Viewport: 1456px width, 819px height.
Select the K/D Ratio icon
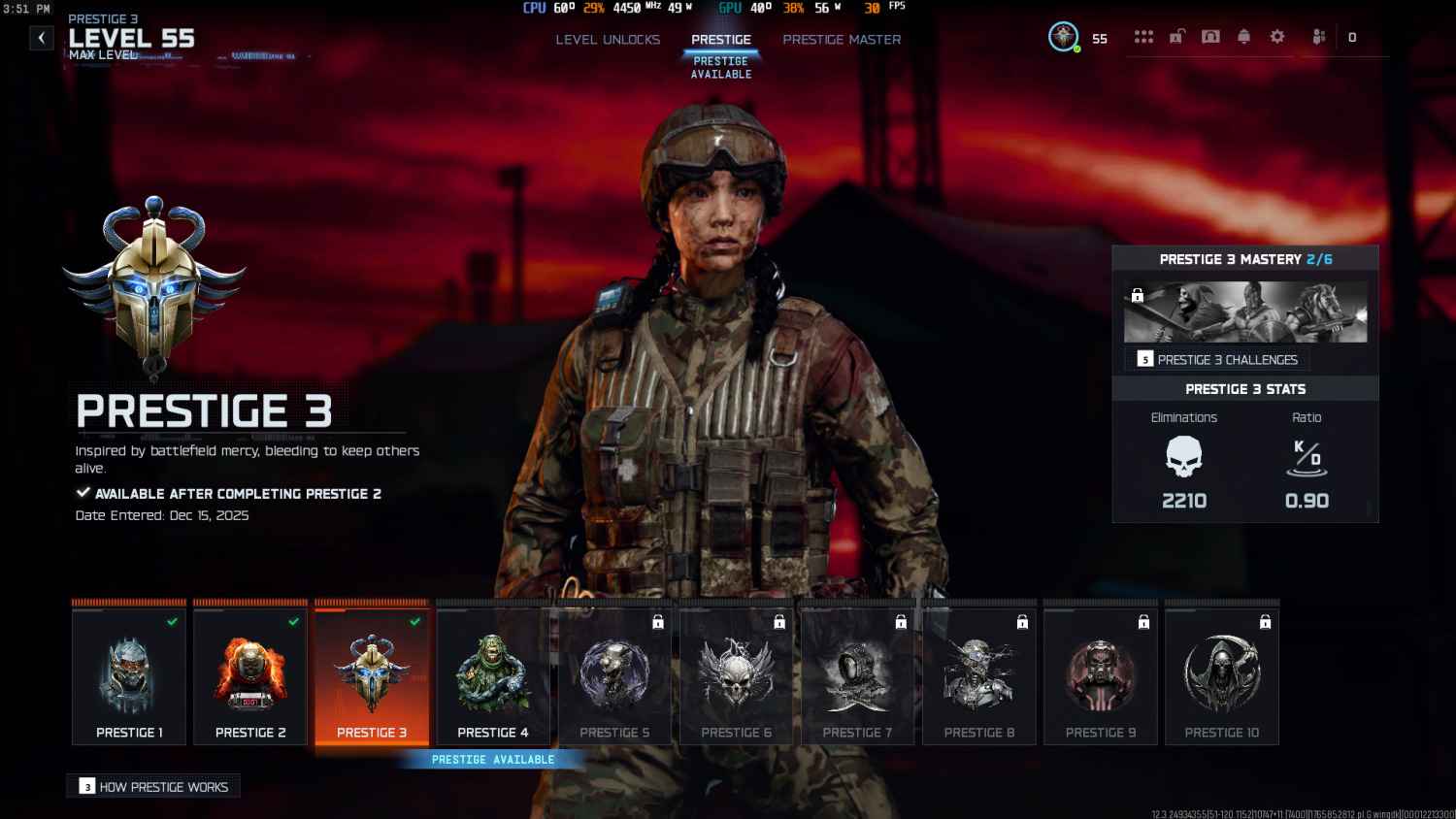1306,456
